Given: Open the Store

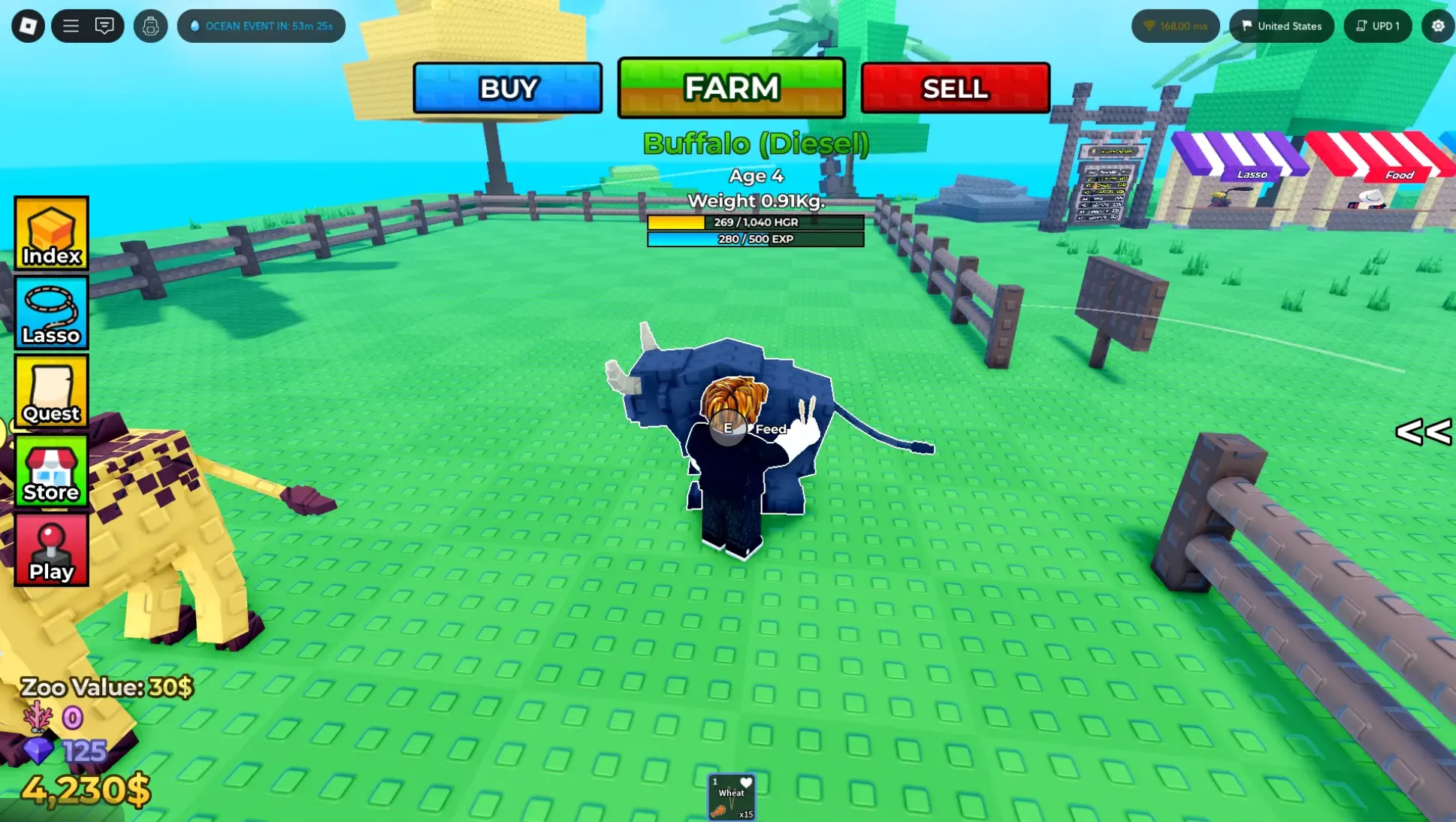Looking at the screenshot, I should [x=50, y=470].
